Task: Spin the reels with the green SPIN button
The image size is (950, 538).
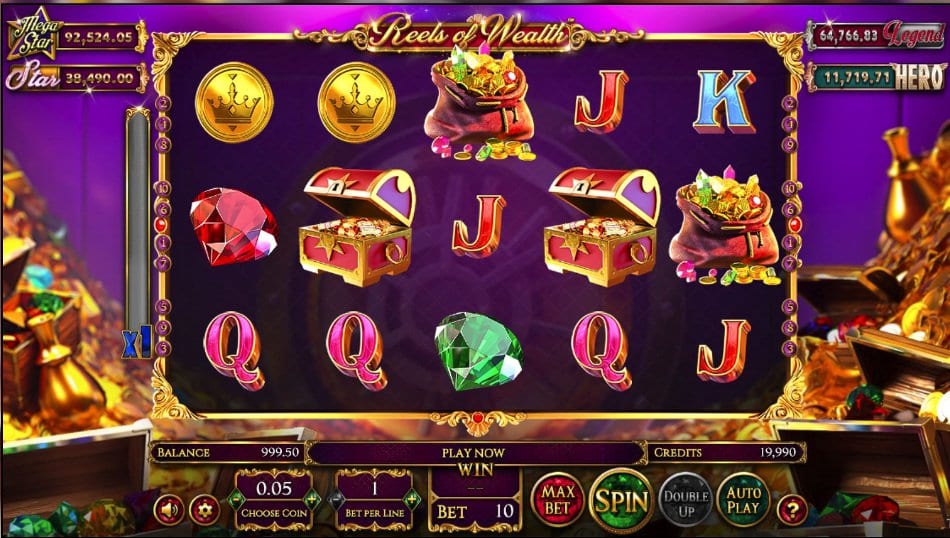Action: point(621,497)
